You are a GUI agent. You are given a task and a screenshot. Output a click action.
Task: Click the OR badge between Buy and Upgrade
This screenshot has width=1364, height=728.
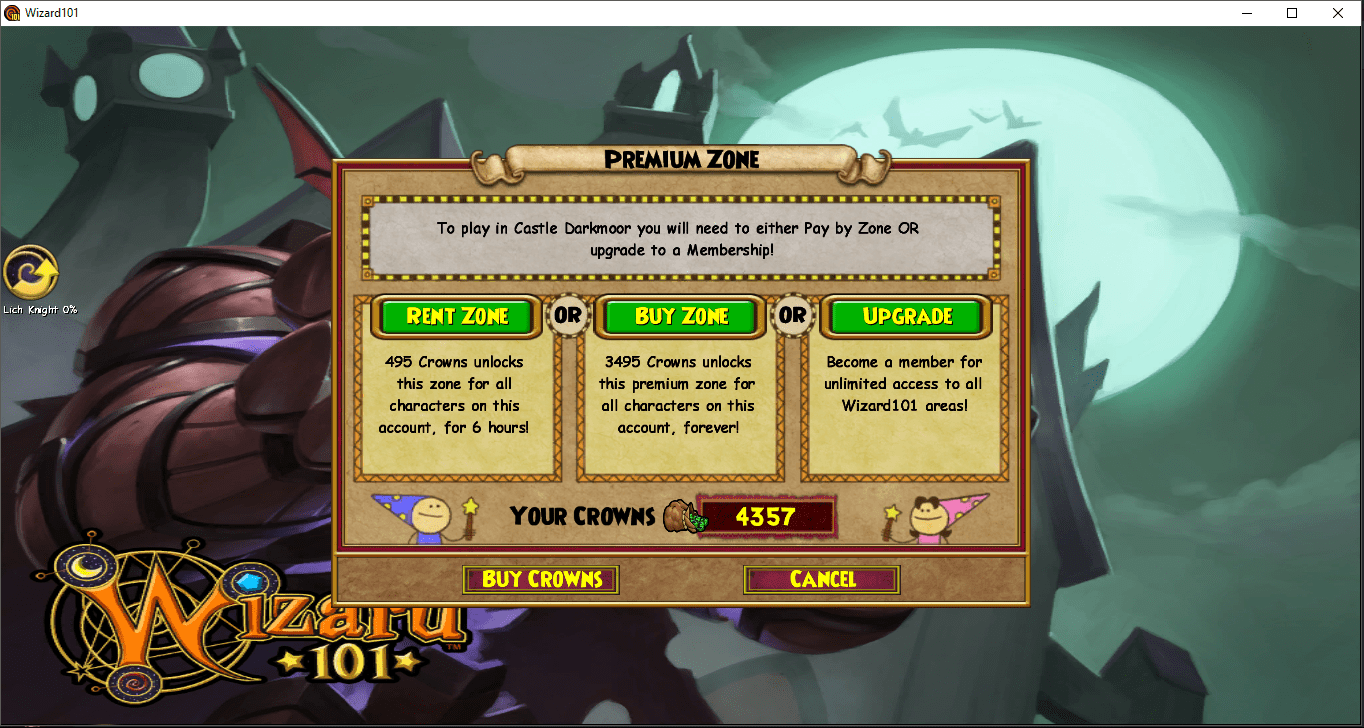(793, 317)
